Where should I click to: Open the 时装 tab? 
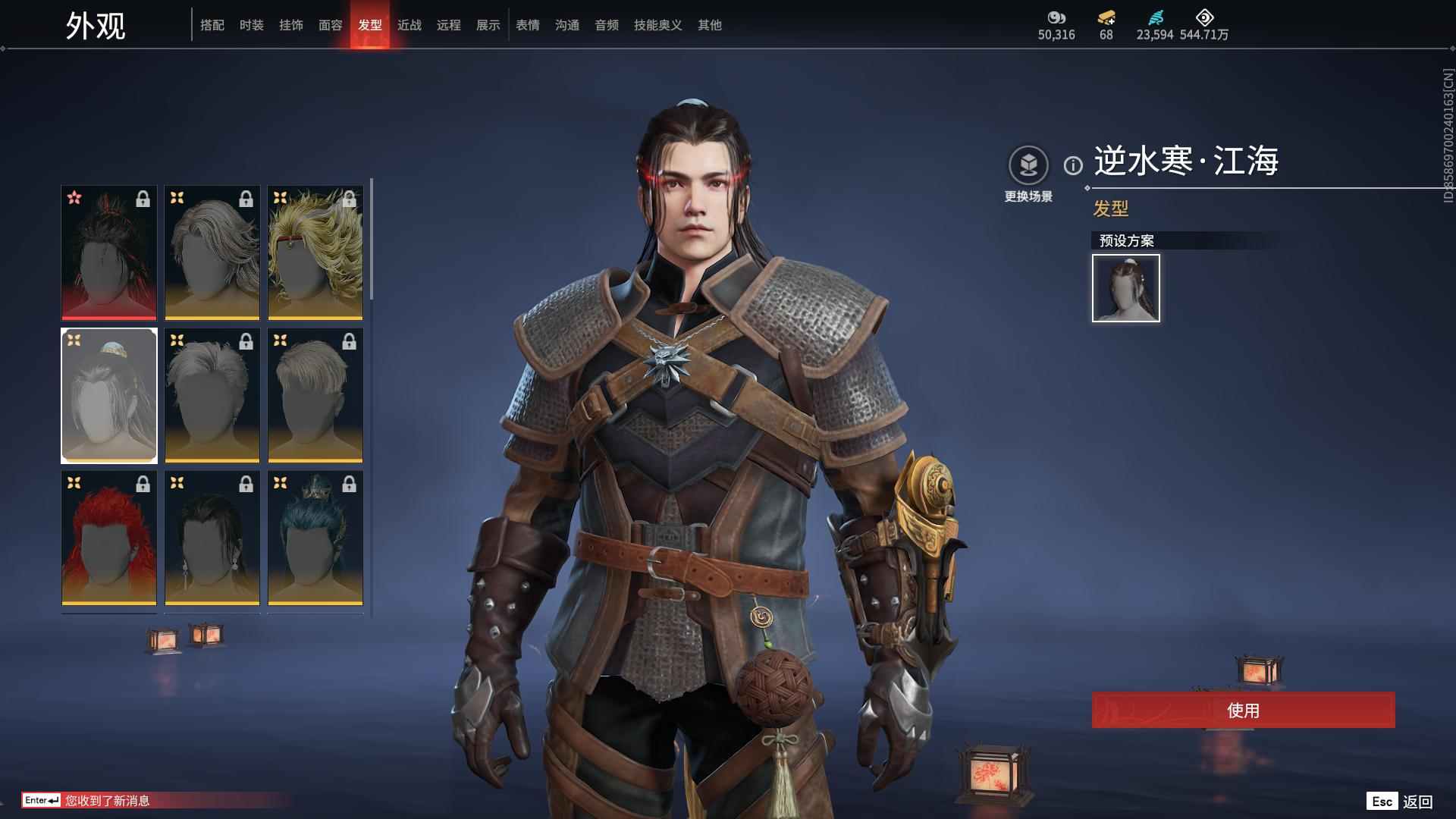(252, 25)
